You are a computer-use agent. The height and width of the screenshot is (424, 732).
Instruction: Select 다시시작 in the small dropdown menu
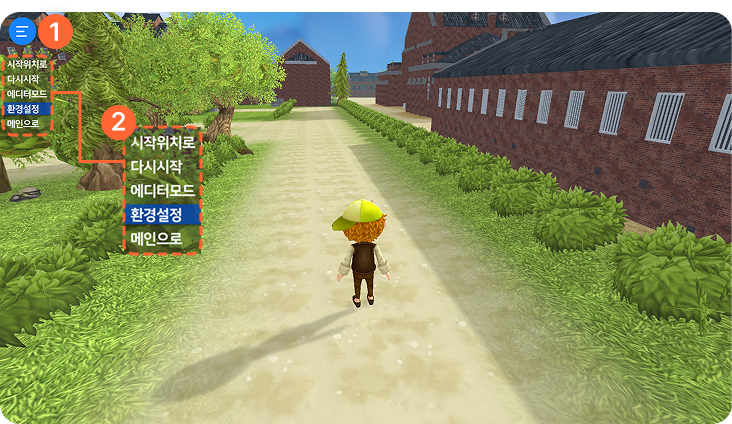click(24, 79)
